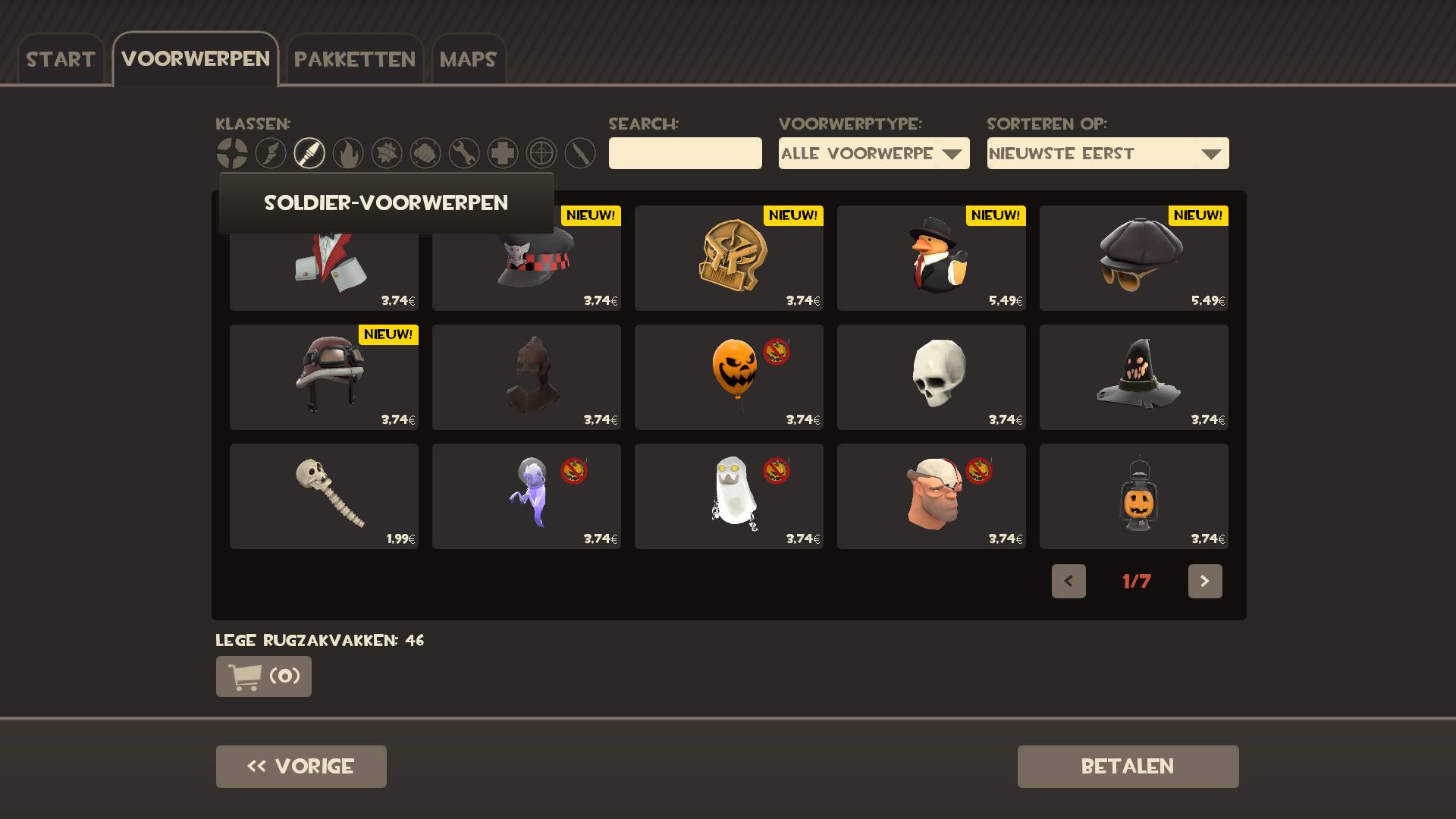
Task: Proceed with the Betalen button
Action: [1128, 766]
